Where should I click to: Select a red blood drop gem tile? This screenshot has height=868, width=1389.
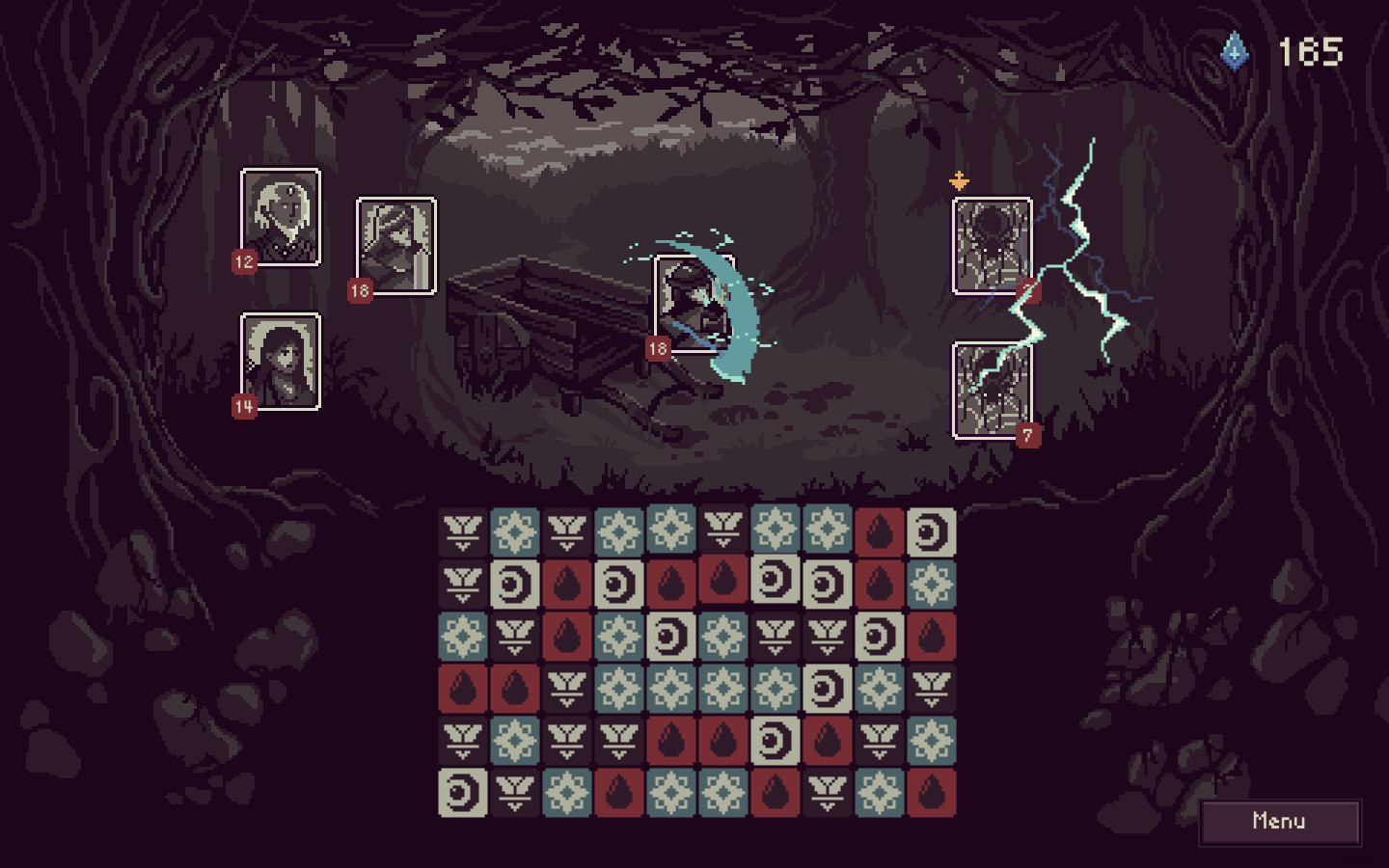coord(566,586)
